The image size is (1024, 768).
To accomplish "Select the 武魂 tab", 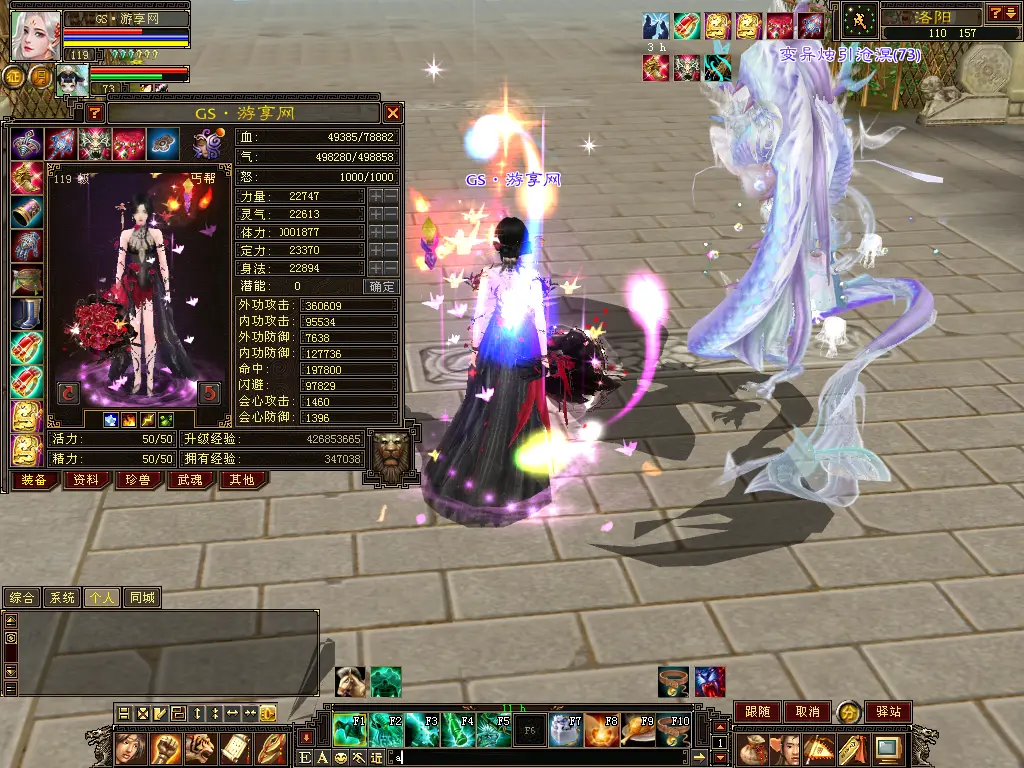I will tap(190, 480).
